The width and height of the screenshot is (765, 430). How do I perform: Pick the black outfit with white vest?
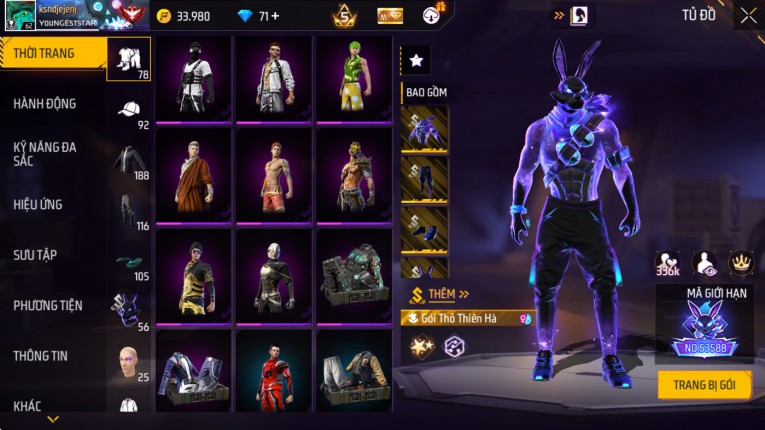[x=193, y=78]
